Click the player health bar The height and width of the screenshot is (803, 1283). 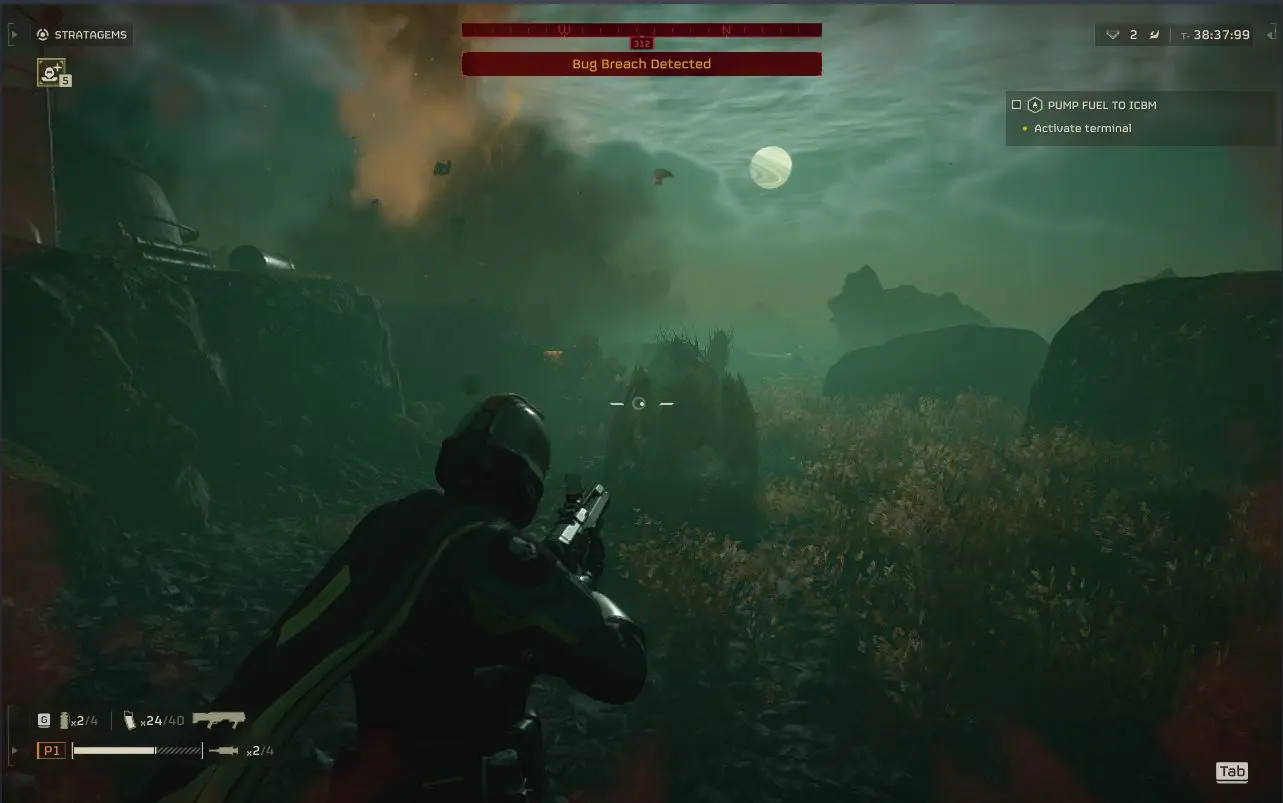(135, 749)
